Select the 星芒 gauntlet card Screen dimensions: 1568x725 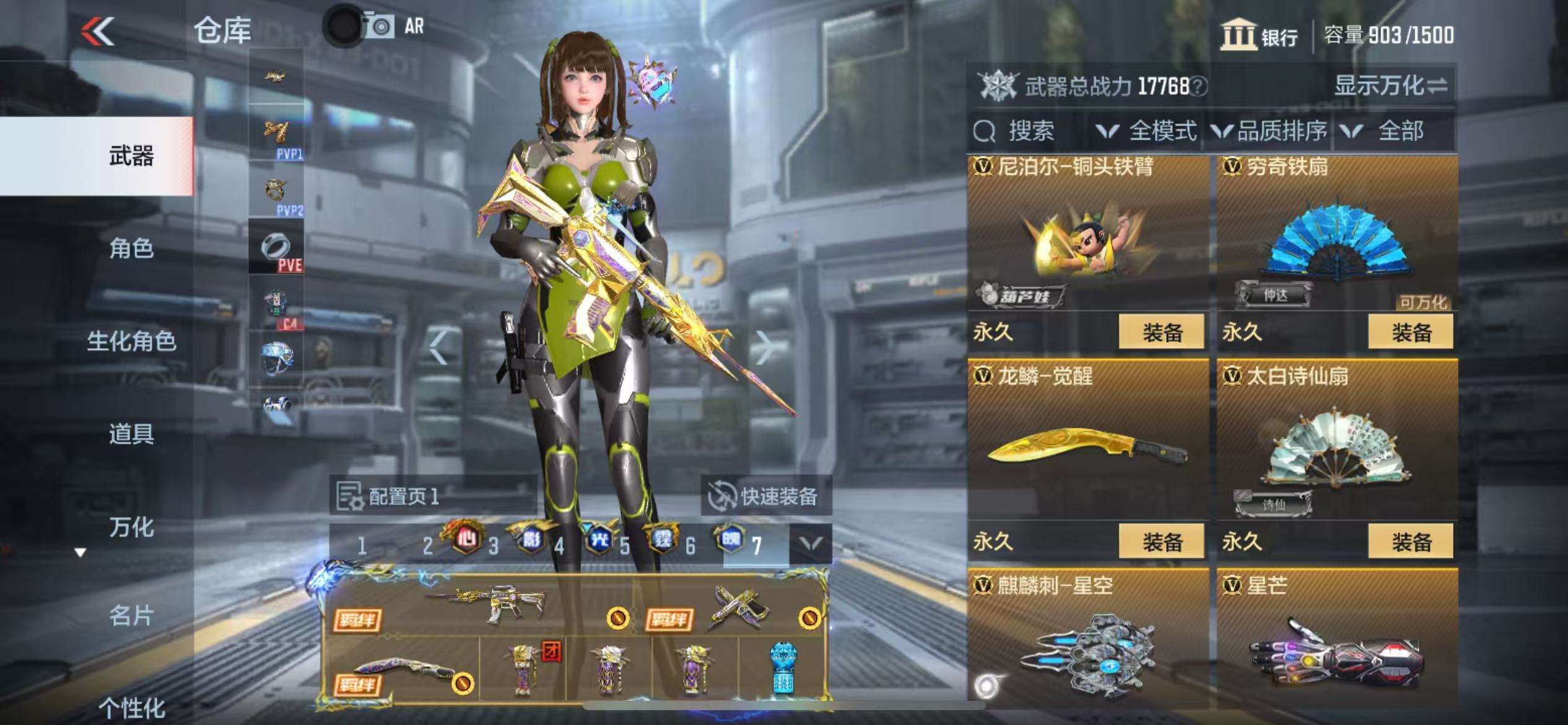1336,644
